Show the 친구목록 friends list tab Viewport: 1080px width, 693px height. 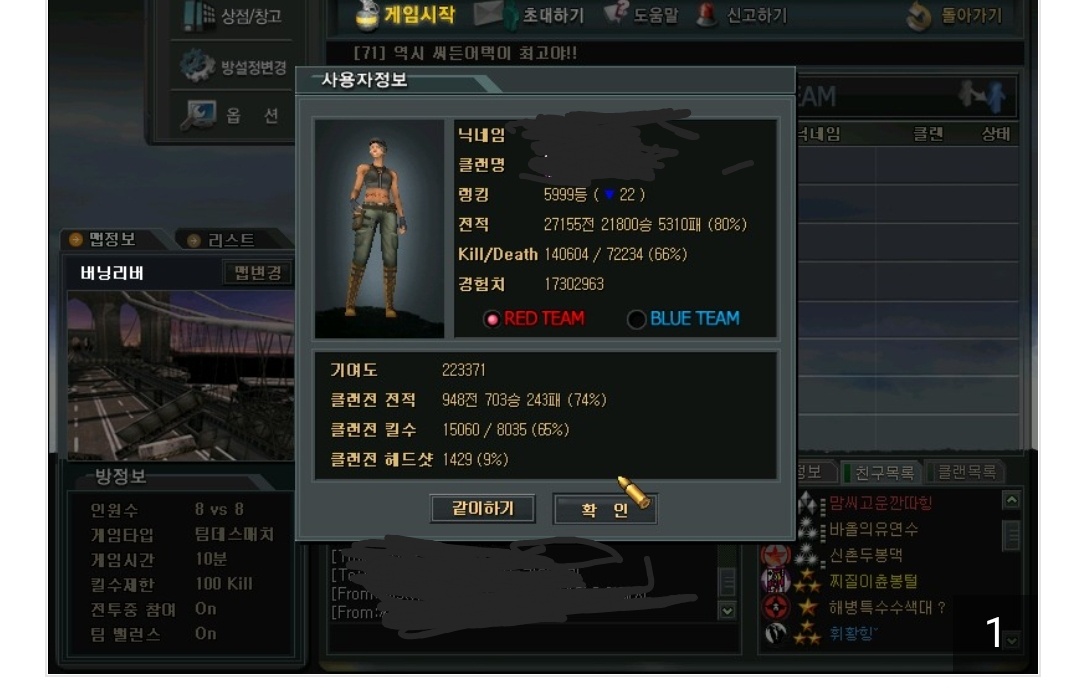pos(883,472)
